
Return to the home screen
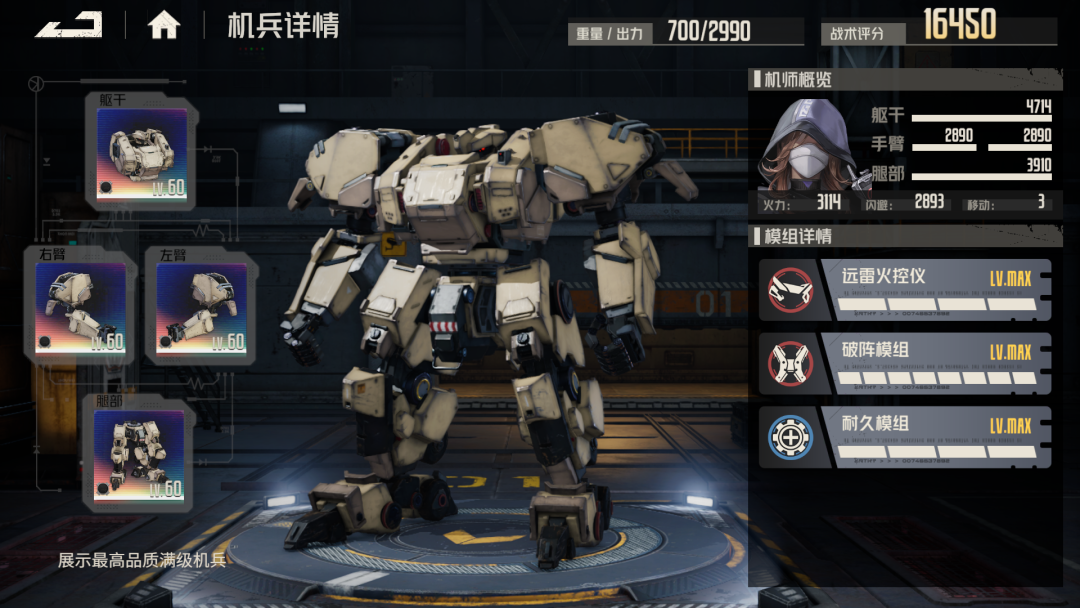coord(164,25)
